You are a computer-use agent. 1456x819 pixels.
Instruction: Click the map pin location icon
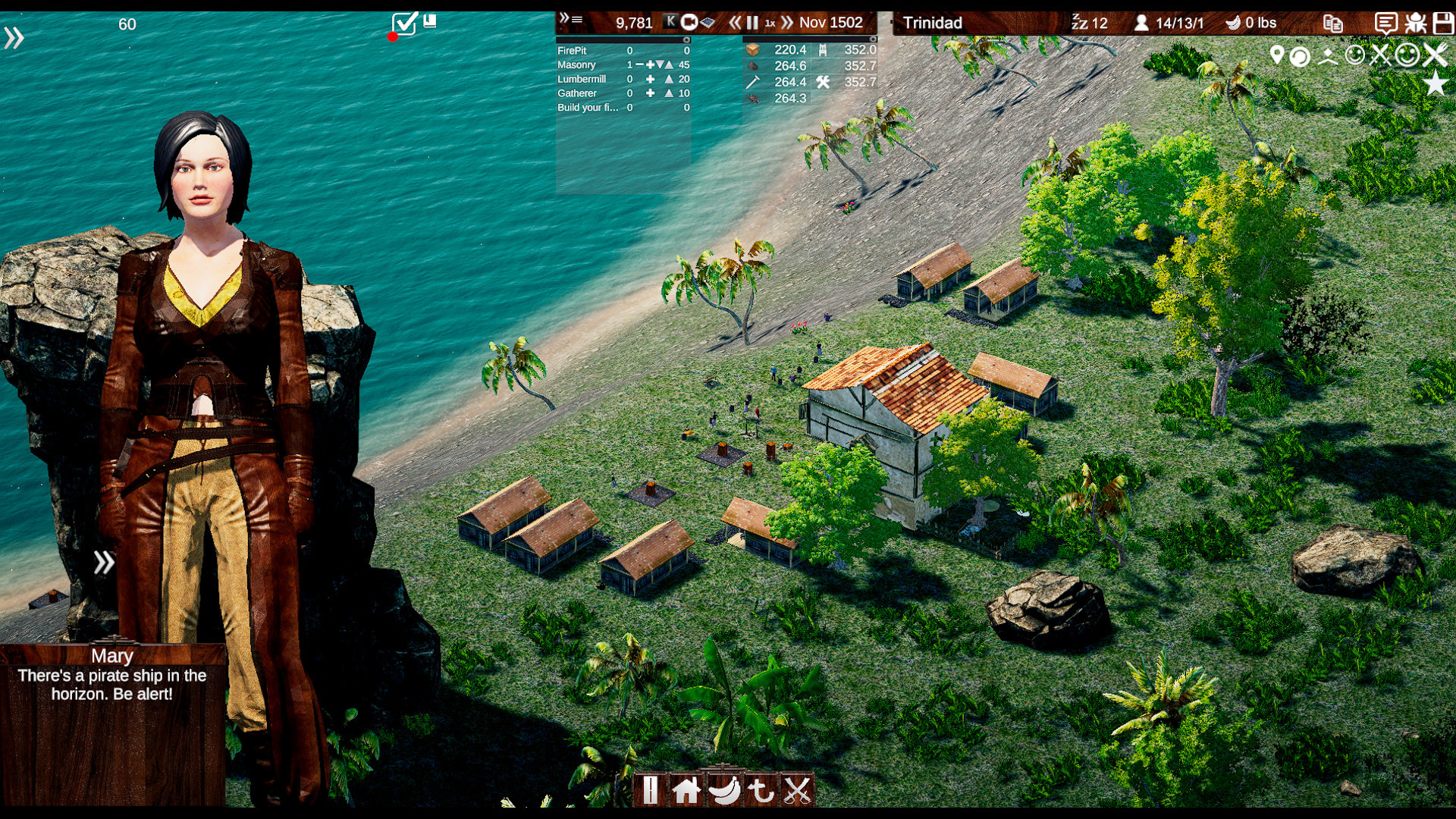1277,55
